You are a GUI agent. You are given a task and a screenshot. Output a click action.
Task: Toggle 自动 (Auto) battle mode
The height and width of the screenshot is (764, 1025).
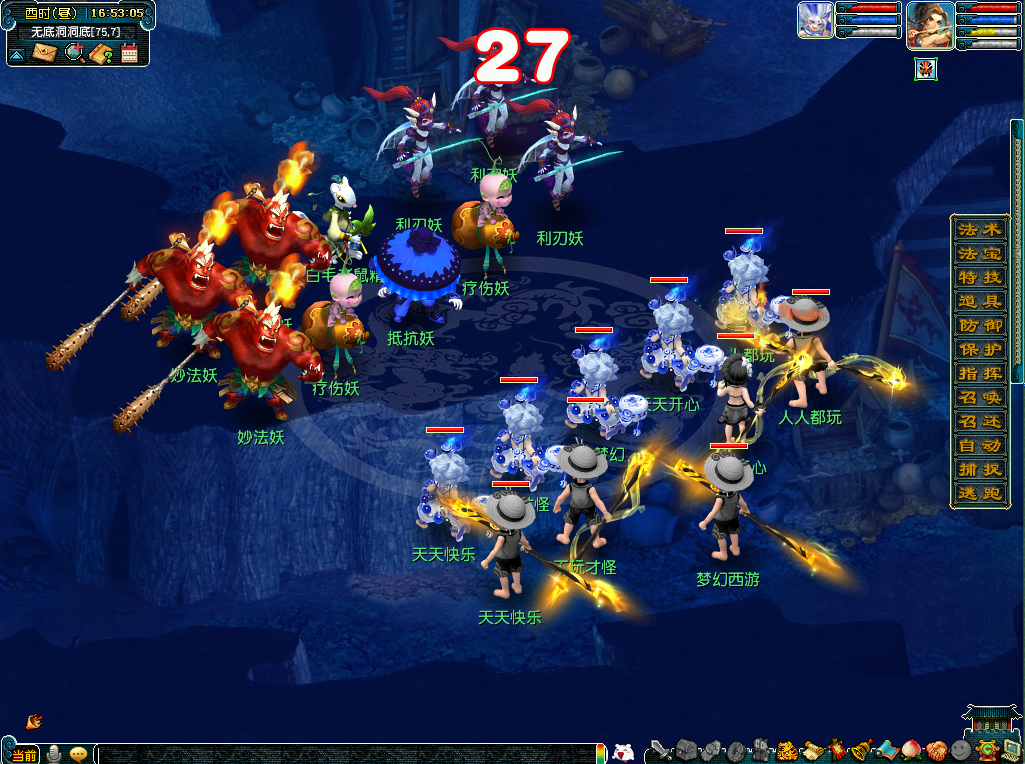979,445
